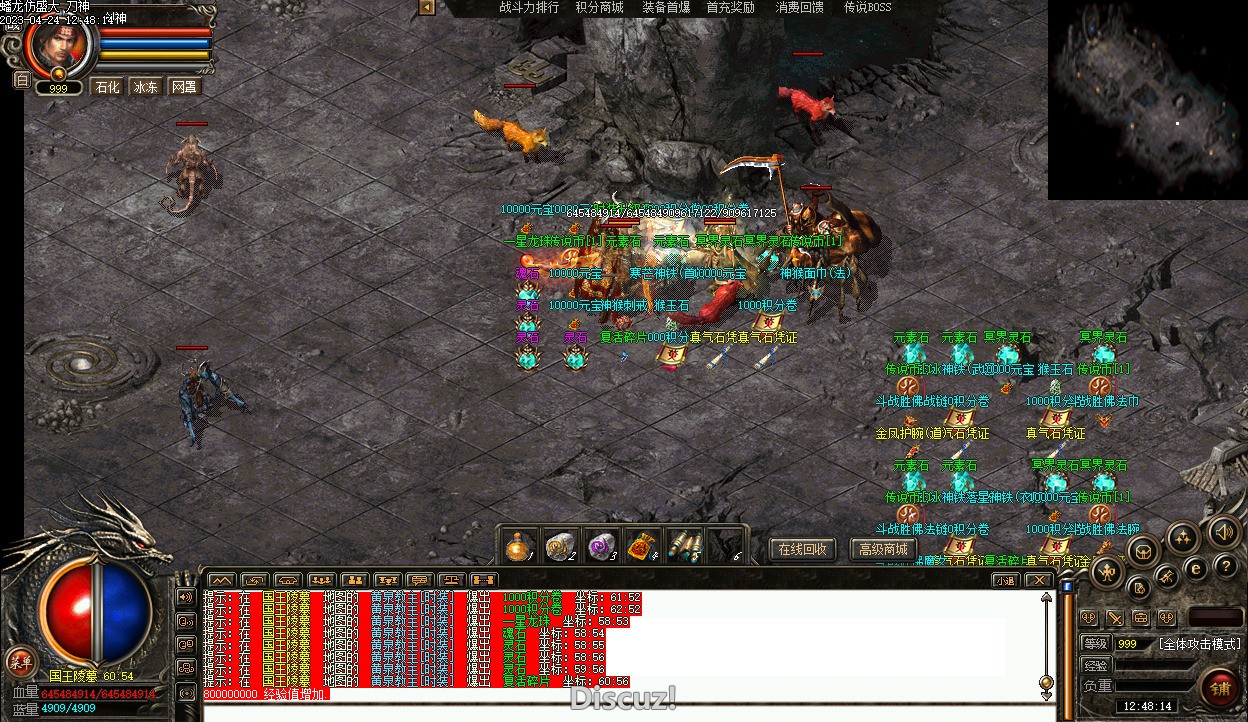The height and width of the screenshot is (722, 1248).
Task: Select the 首充奖励 first-recharge reward menu
Action: (731, 7)
